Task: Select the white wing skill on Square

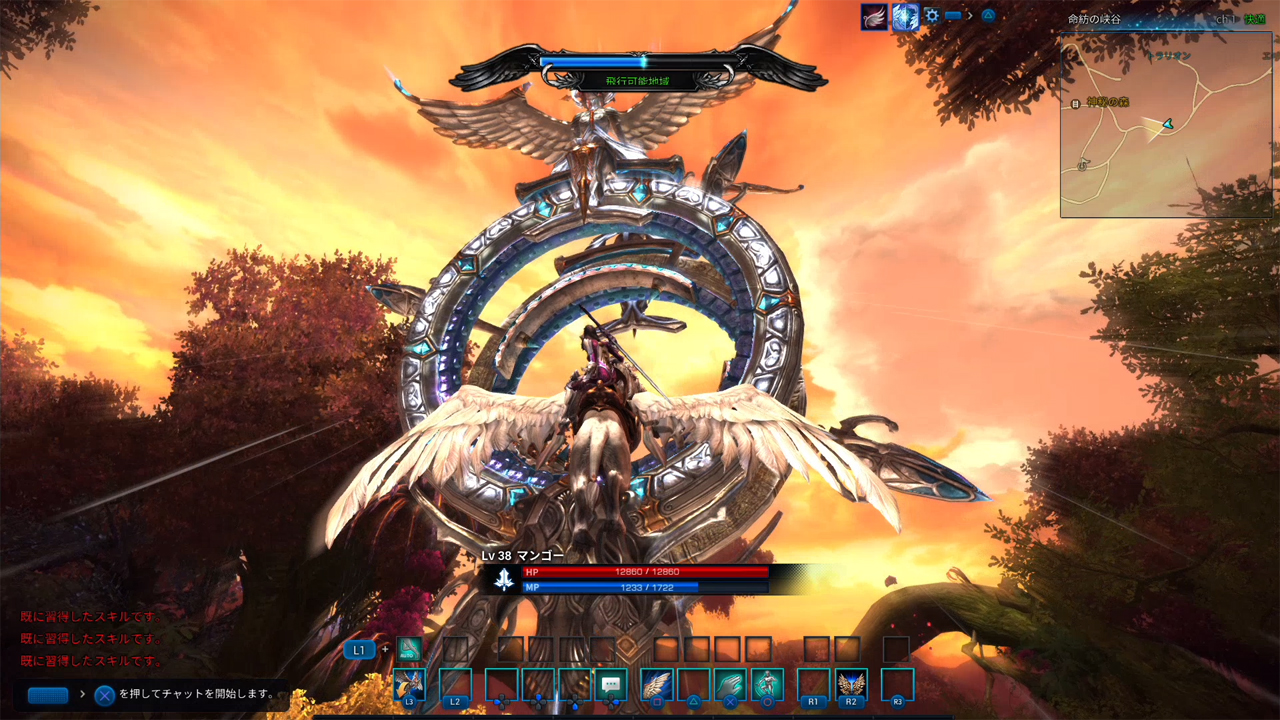Action: pos(656,683)
